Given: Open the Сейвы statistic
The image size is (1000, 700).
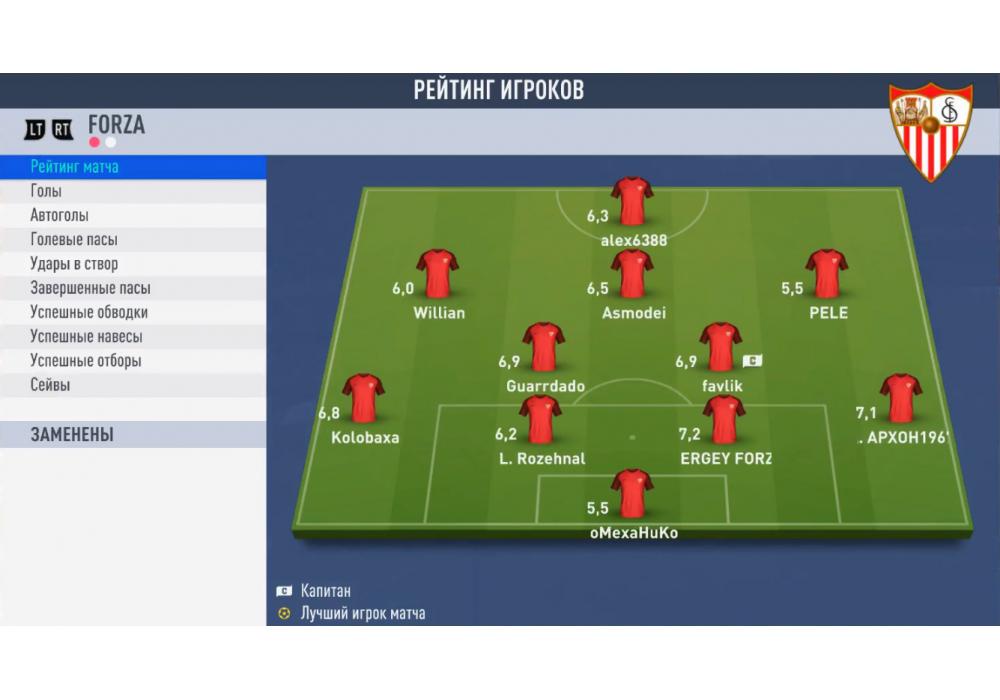Looking at the screenshot, I should [x=132, y=385].
